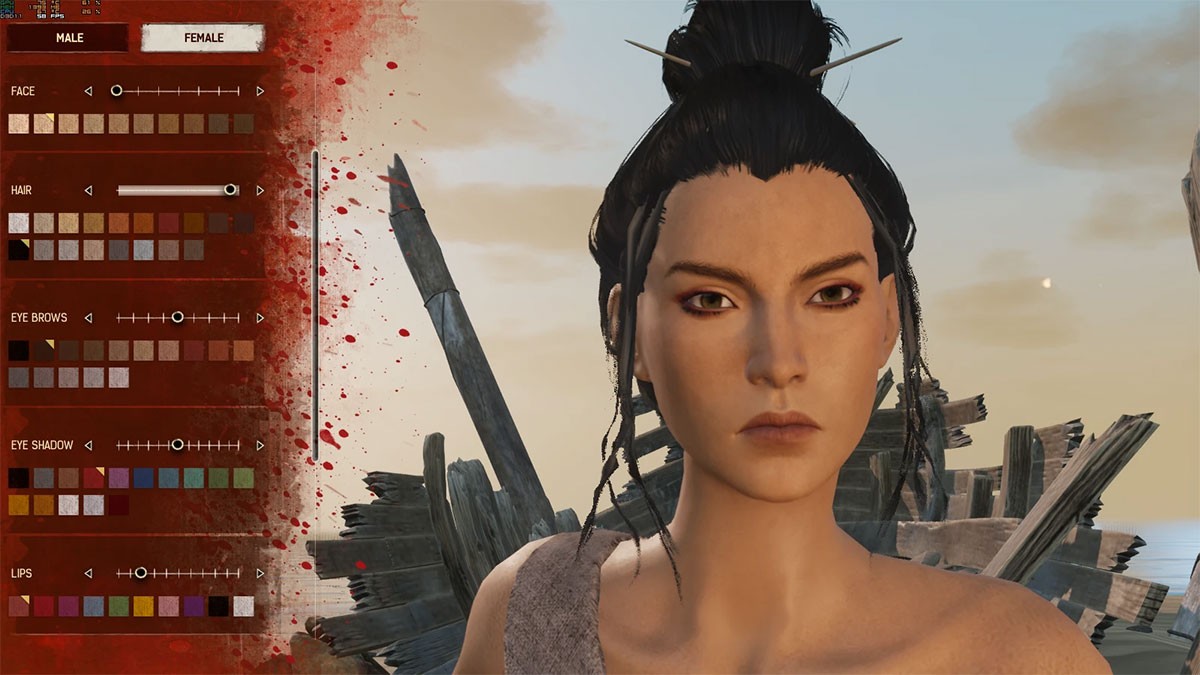The image size is (1200, 675).
Task: Pick the green lips color swatch
Action: tap(119, 606)
